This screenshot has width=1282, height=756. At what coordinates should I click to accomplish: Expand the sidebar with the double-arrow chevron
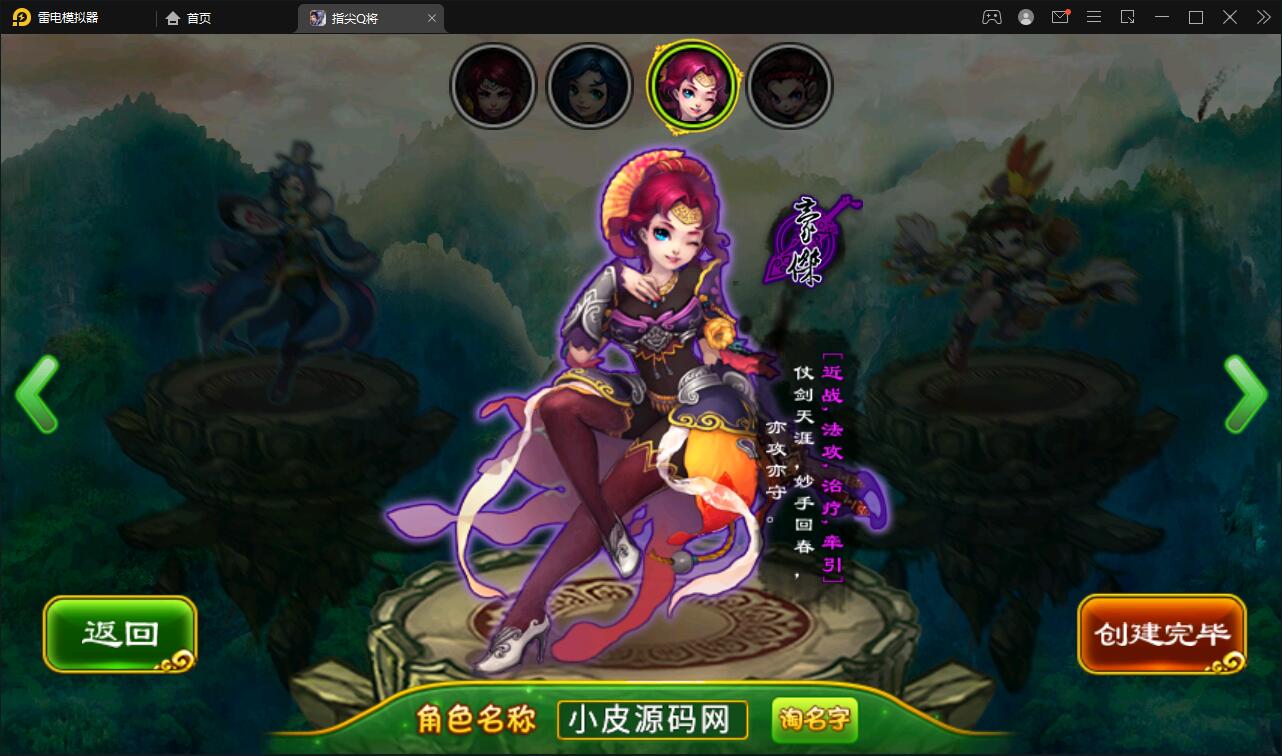coord(1262,17)
